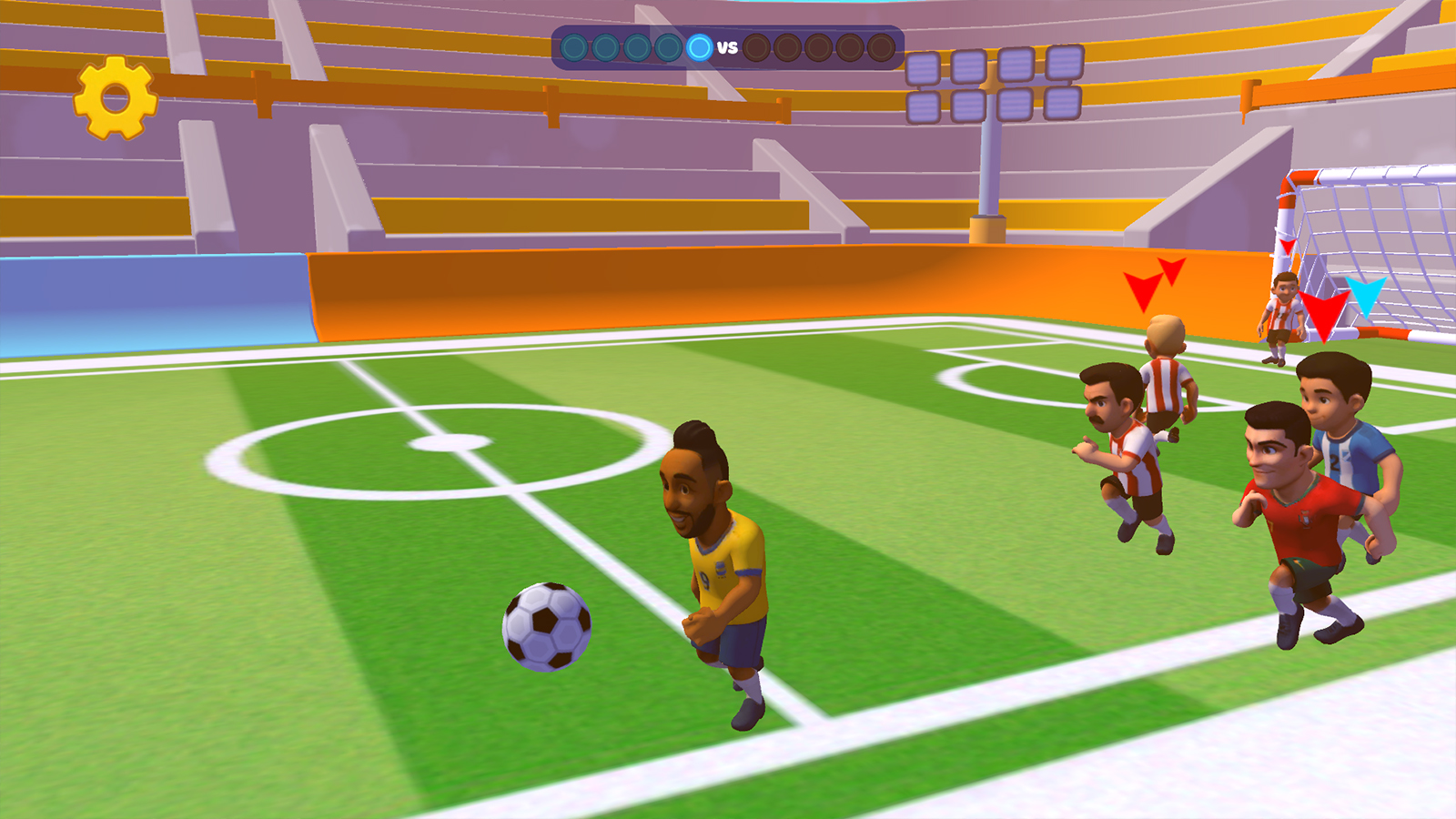Click the VS label in the score bar

click(727, 45)
